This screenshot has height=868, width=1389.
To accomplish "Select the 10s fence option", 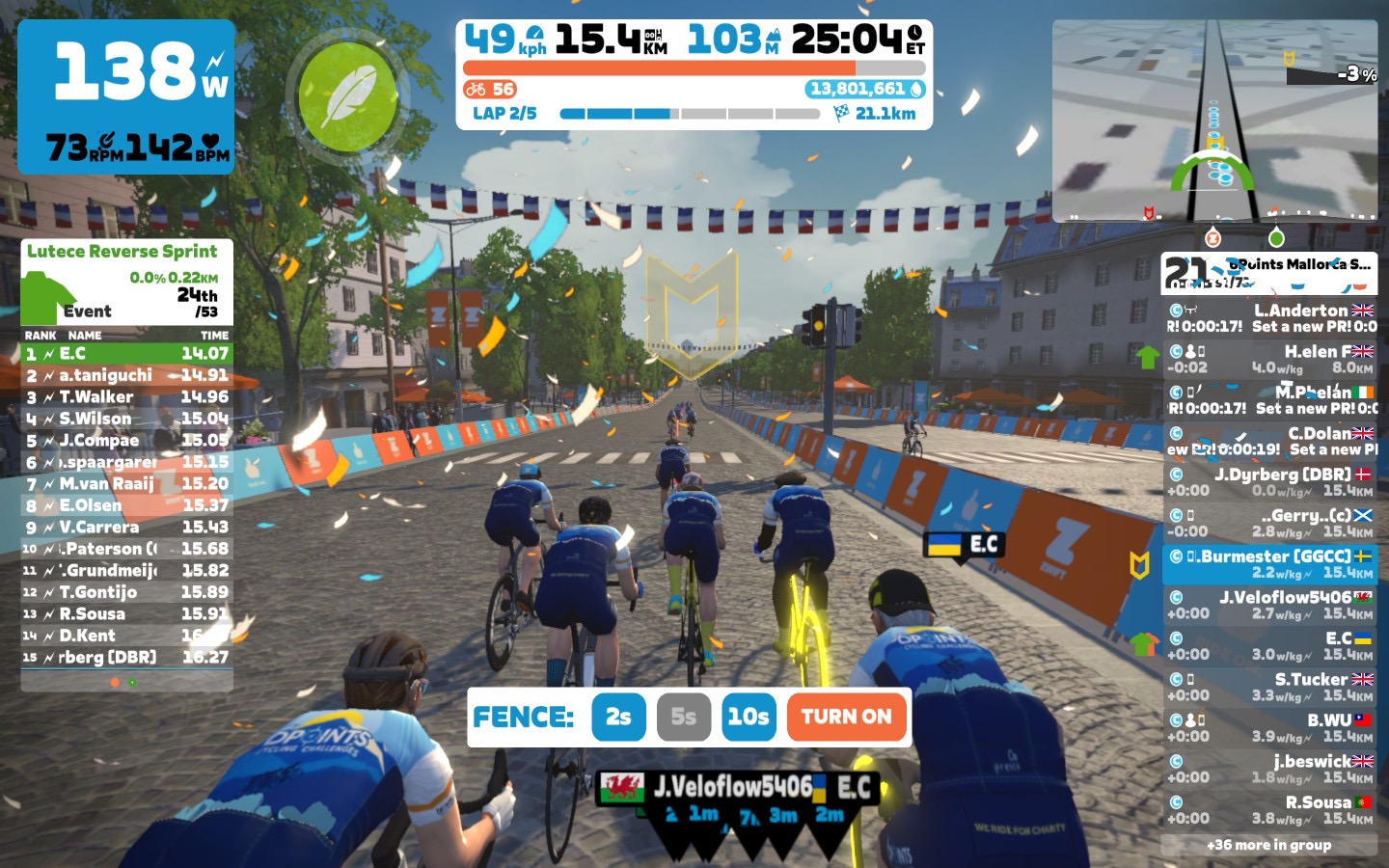I will (x=748, y=717).
